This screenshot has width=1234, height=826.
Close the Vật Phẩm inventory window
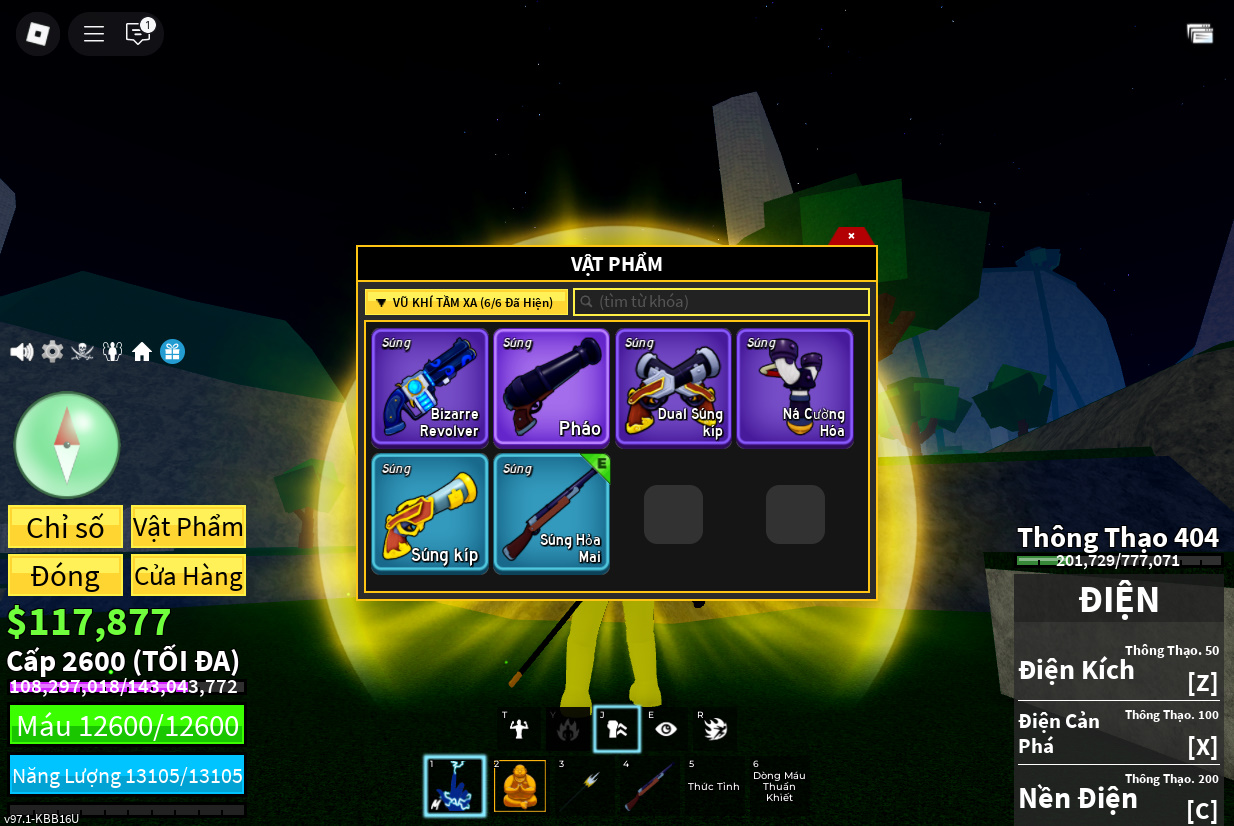pyautogui.click(x=851, y=236)
